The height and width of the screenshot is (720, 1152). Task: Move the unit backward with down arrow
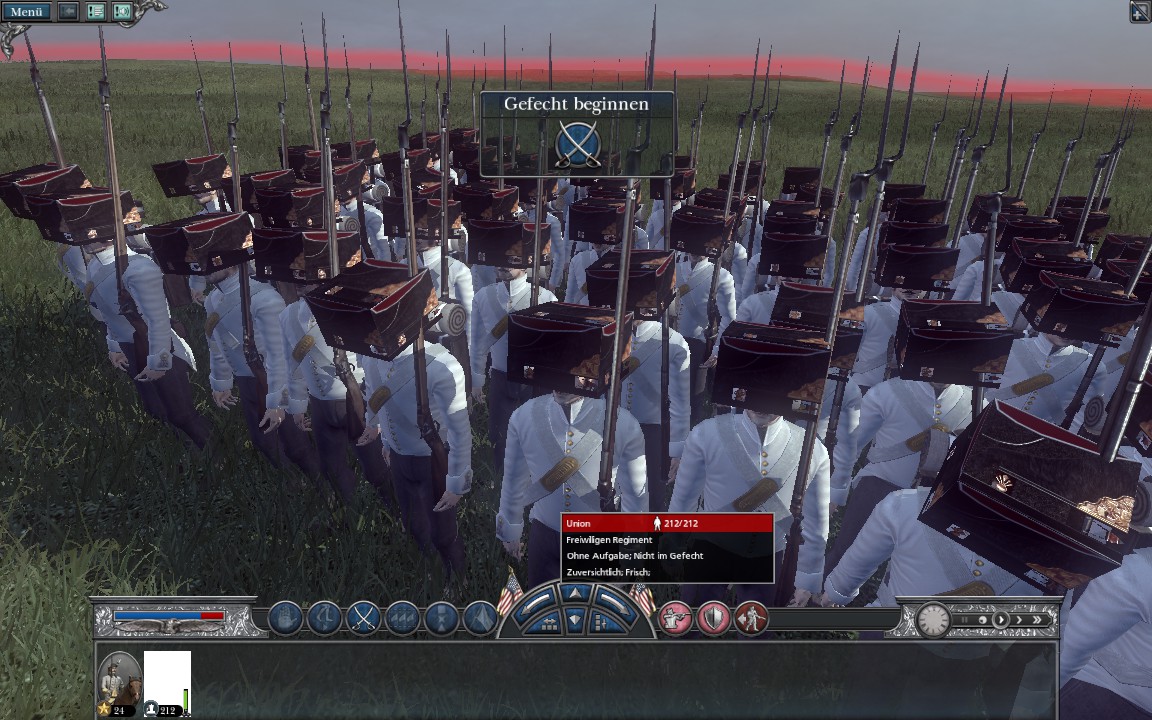point(574,619)
